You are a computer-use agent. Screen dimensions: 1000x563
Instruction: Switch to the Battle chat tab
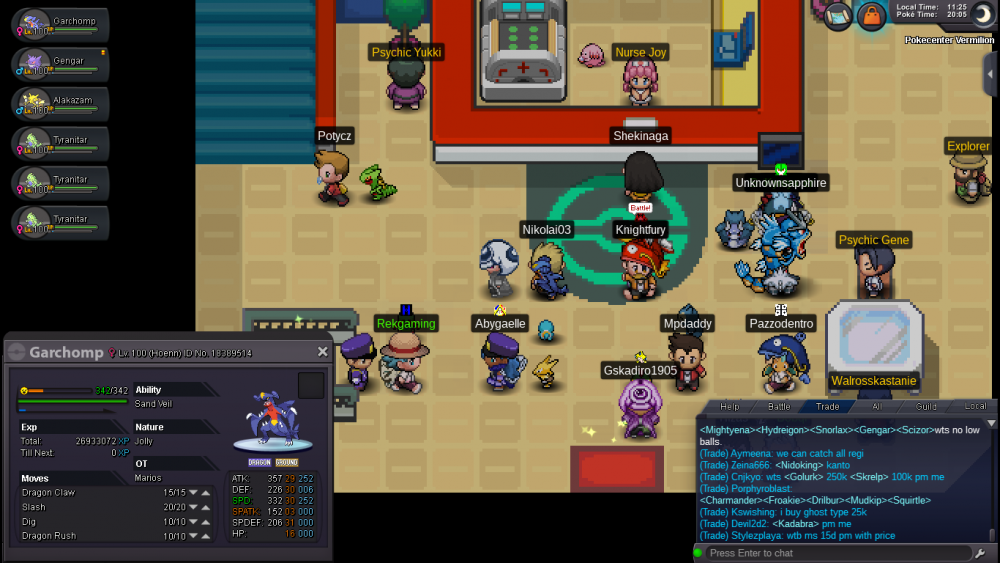click(779, 406)
